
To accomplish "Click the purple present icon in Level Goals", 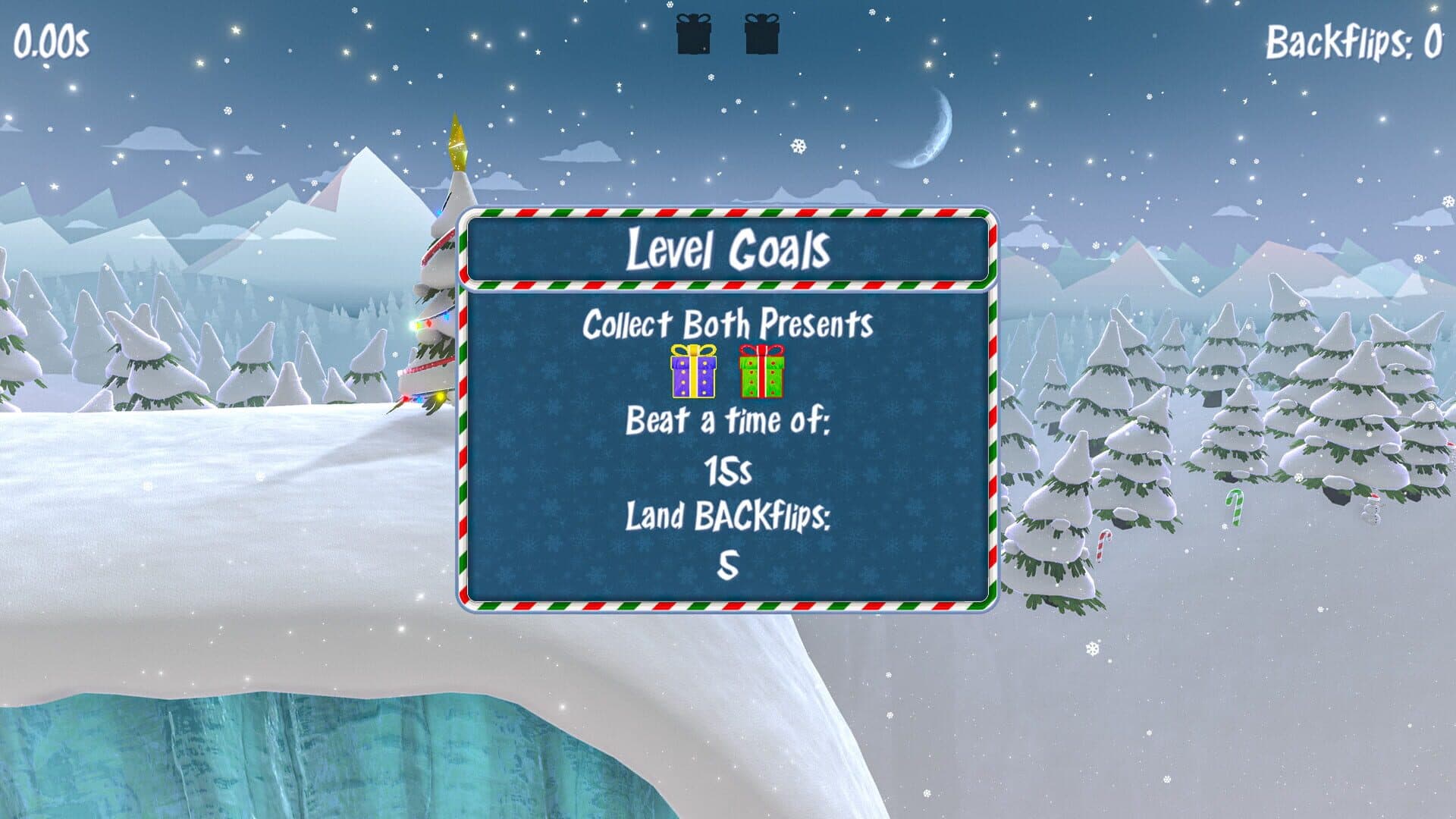I will (x=693, y=372).
